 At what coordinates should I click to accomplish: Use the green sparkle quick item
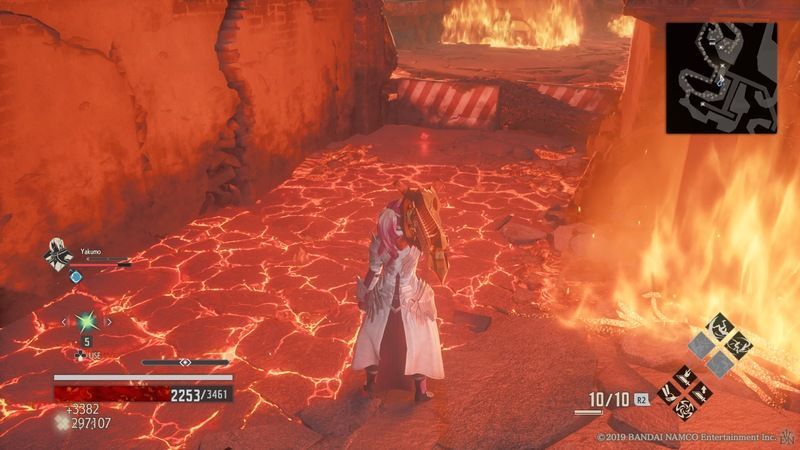[86, 322]
